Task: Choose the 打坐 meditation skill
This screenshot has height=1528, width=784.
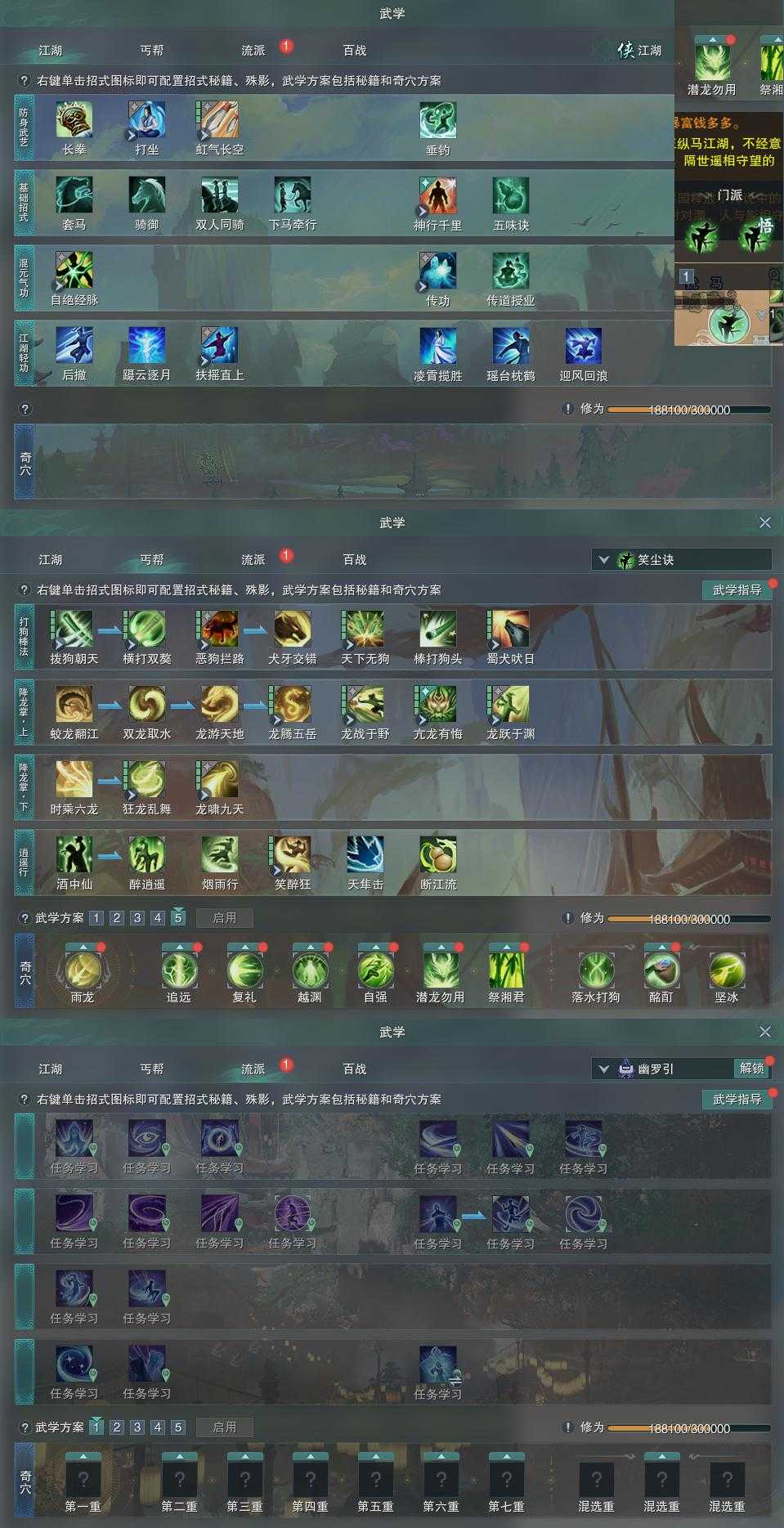Action: point(147,121)
